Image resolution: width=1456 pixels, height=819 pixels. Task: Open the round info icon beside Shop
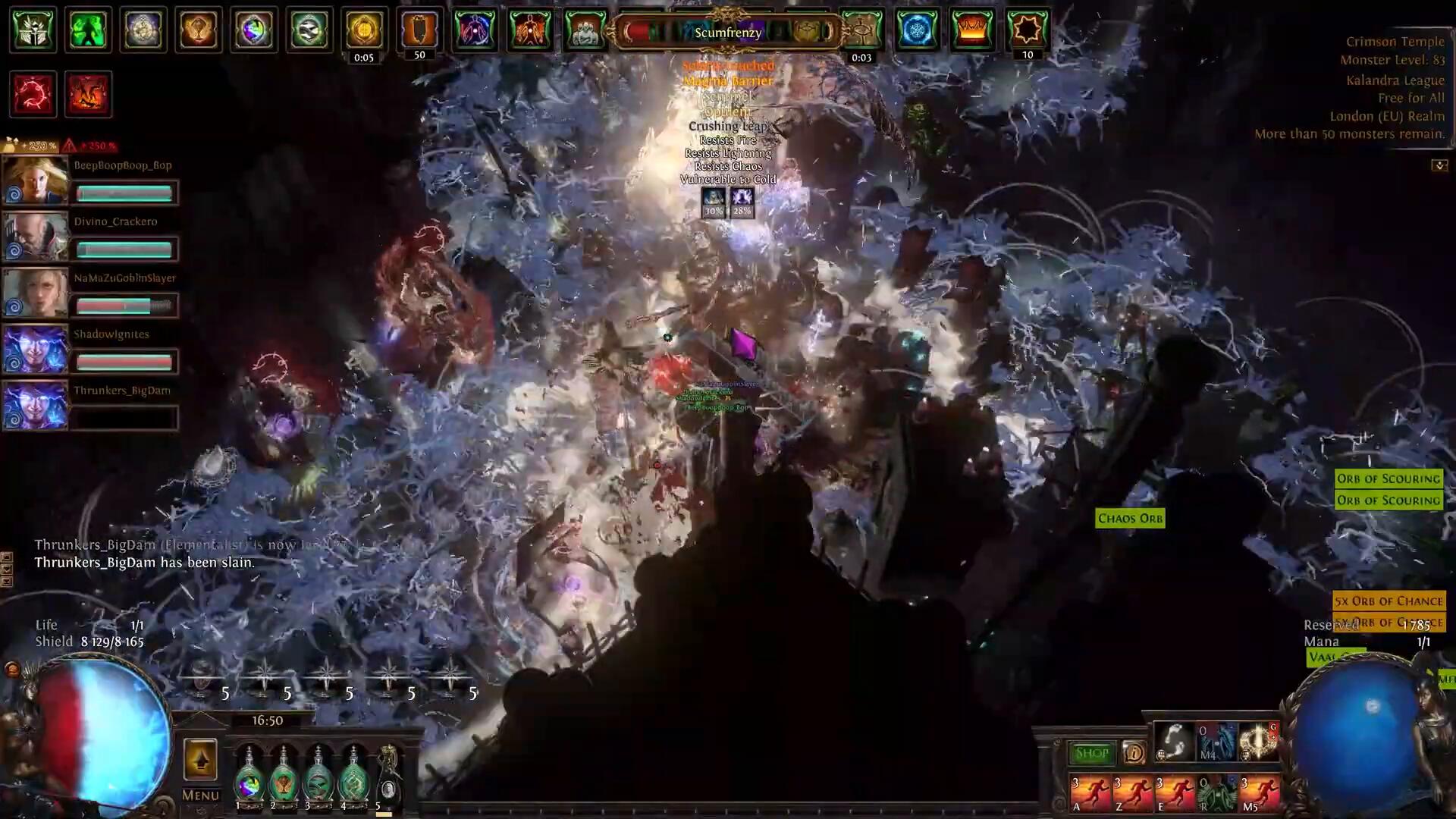pyautogui.click(x=1134, y=753)
